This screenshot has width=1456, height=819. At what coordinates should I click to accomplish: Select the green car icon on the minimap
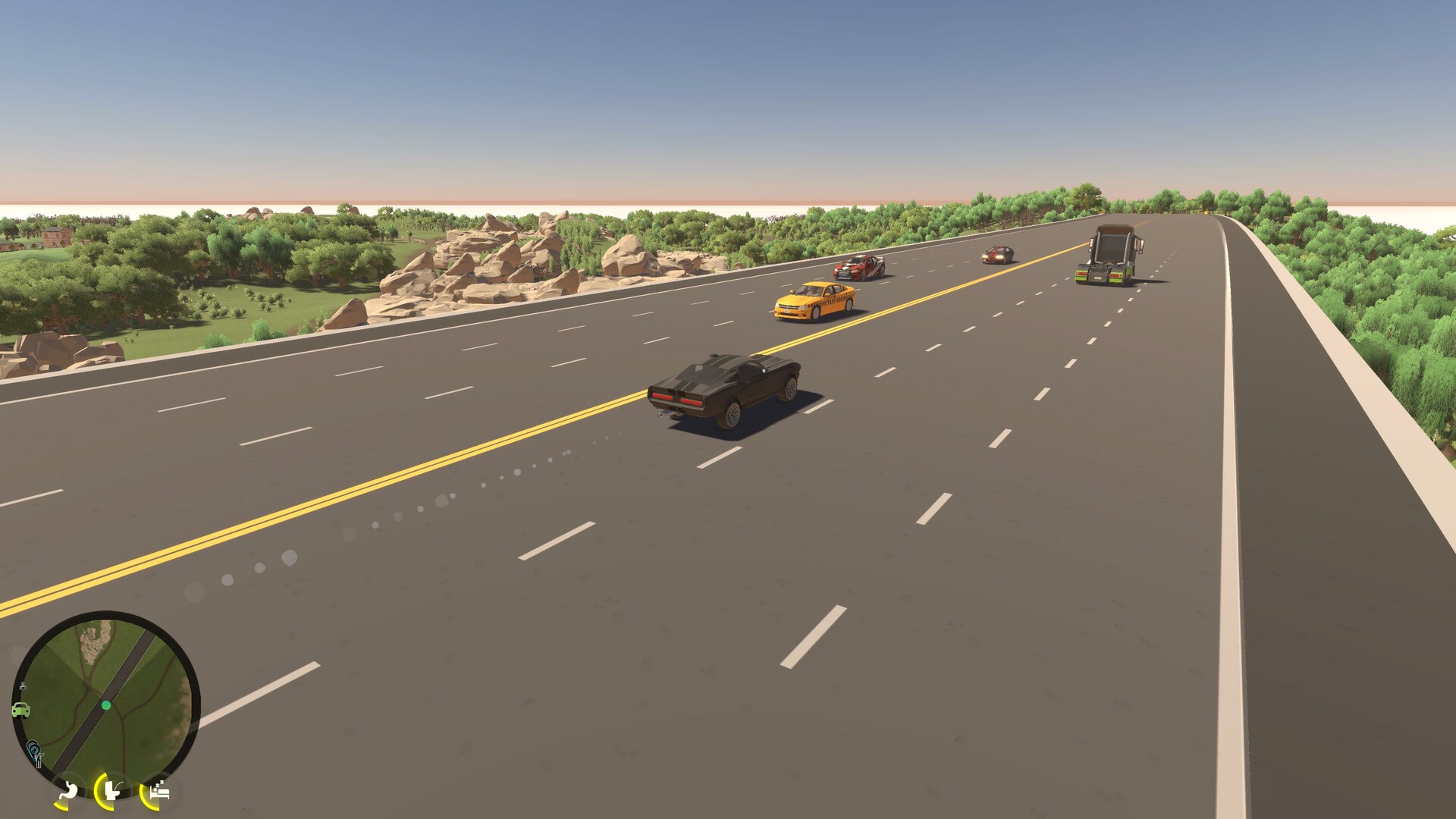[20, 709]
